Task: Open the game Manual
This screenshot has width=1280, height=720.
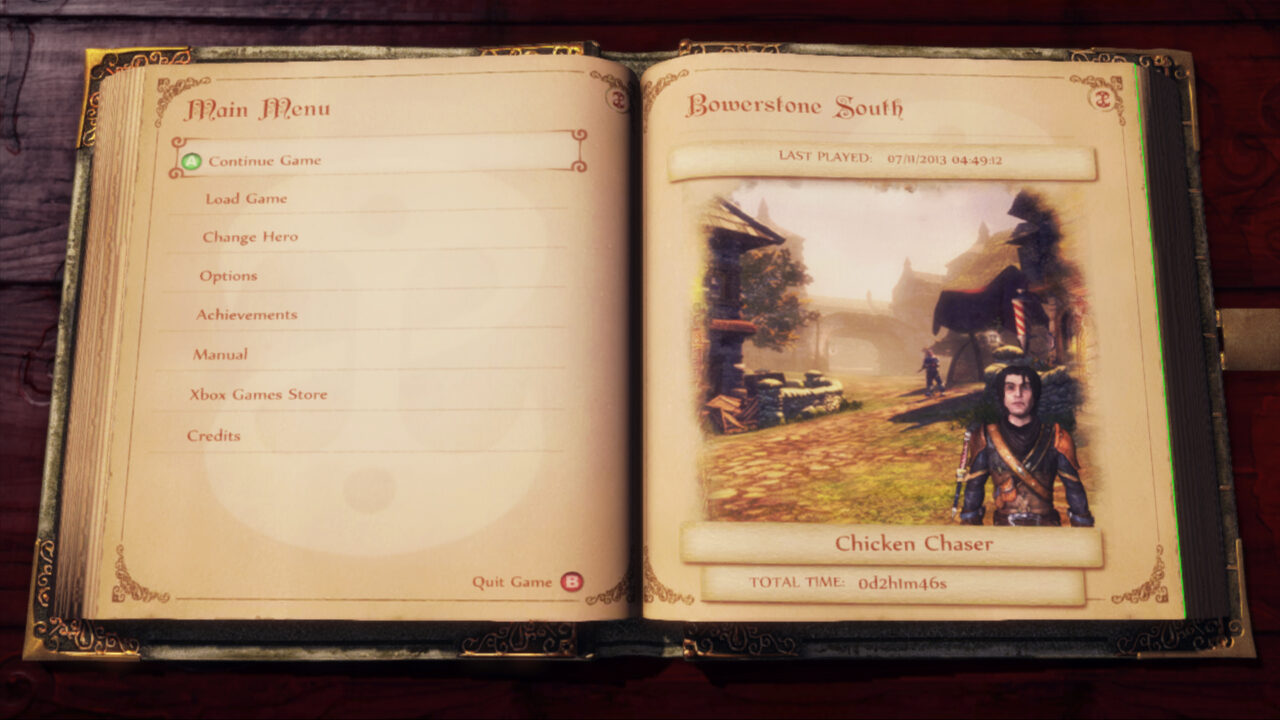Action: (x=220, y=354)
